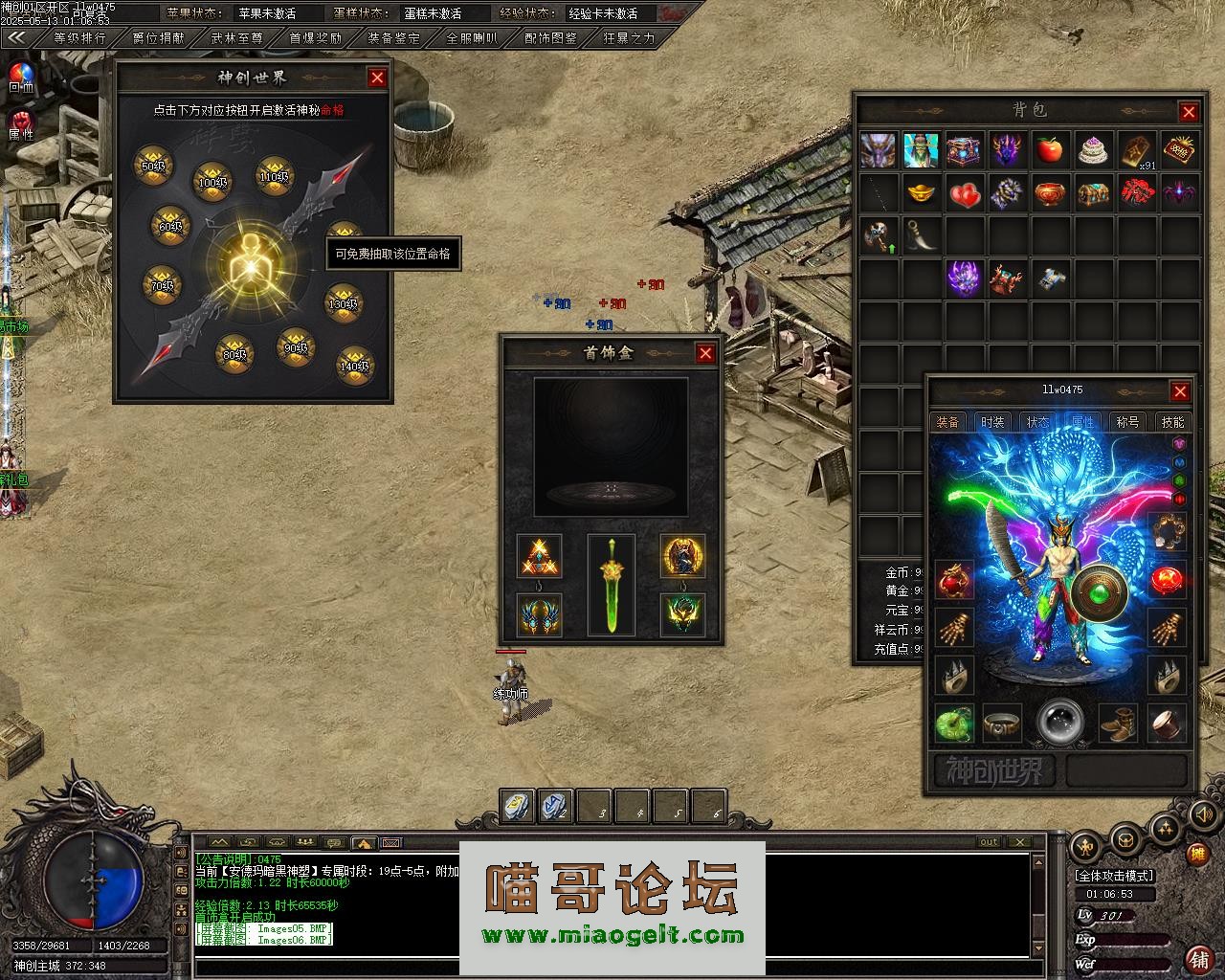Viewport: 1225px width, 980px height.
Task: Select the red apple in the backpack
Action: tap(1050, 151)
